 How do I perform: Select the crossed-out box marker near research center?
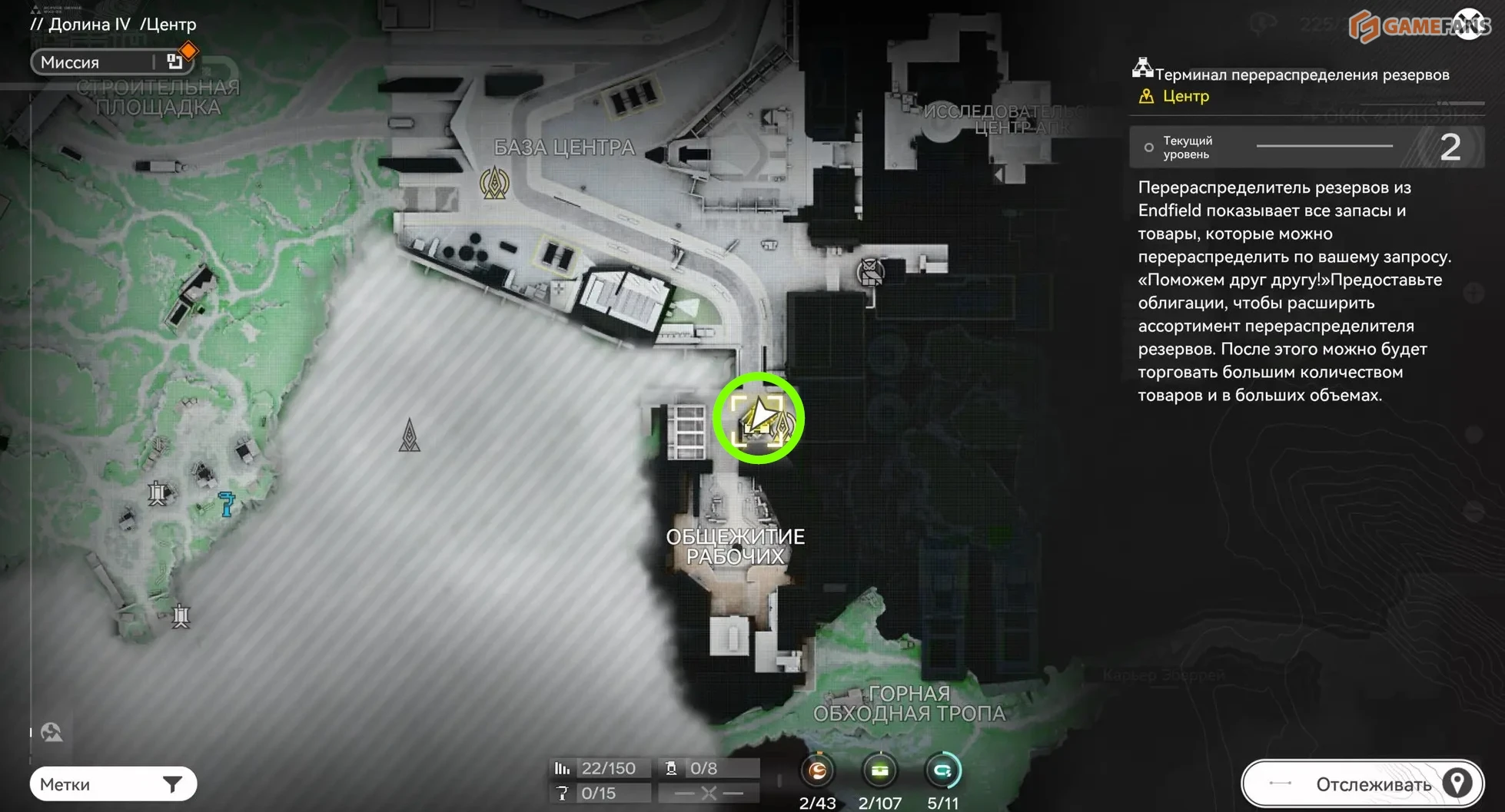click(870, 272)
